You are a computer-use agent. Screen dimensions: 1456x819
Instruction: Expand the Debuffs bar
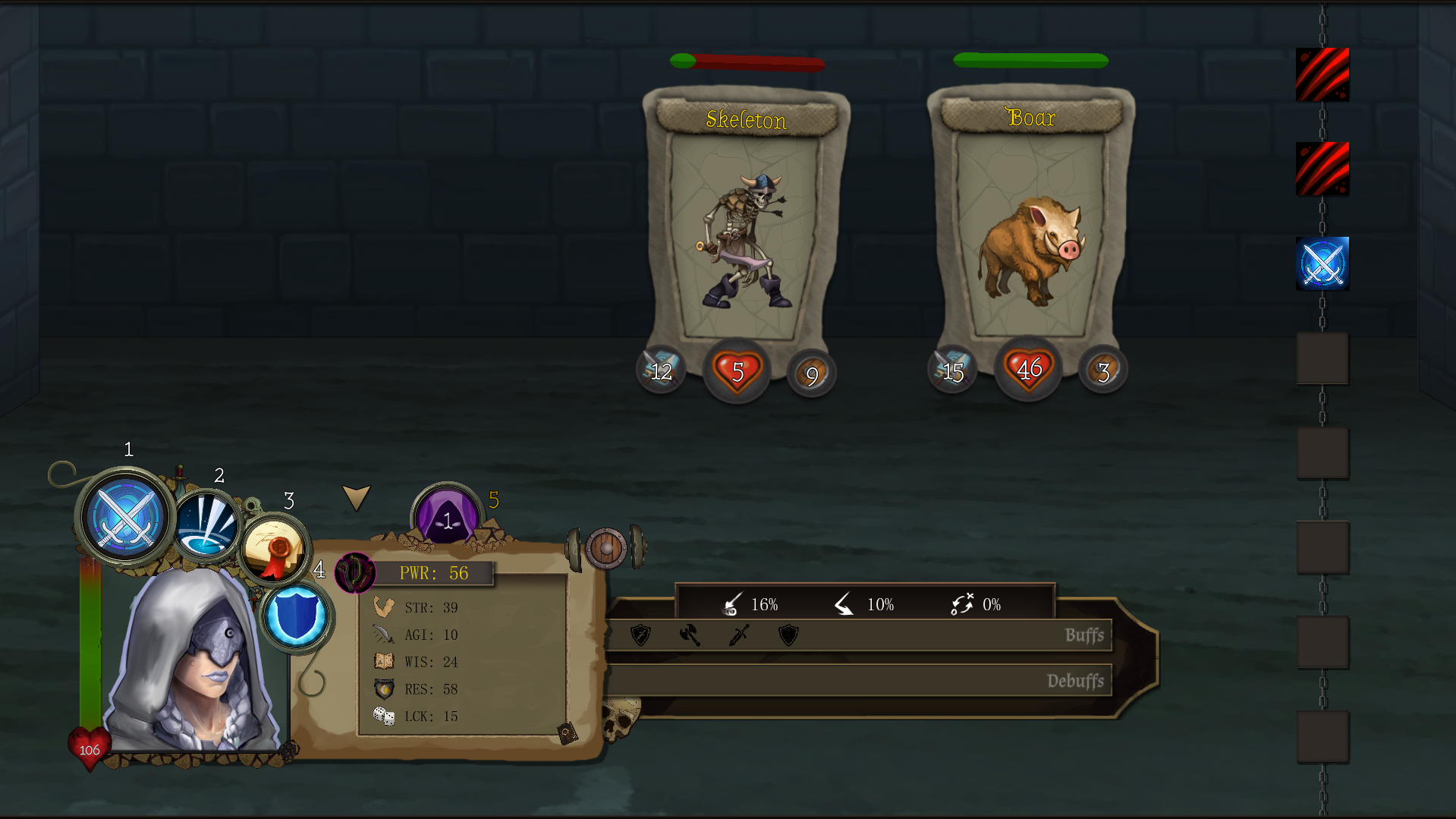click(1076, 681)
